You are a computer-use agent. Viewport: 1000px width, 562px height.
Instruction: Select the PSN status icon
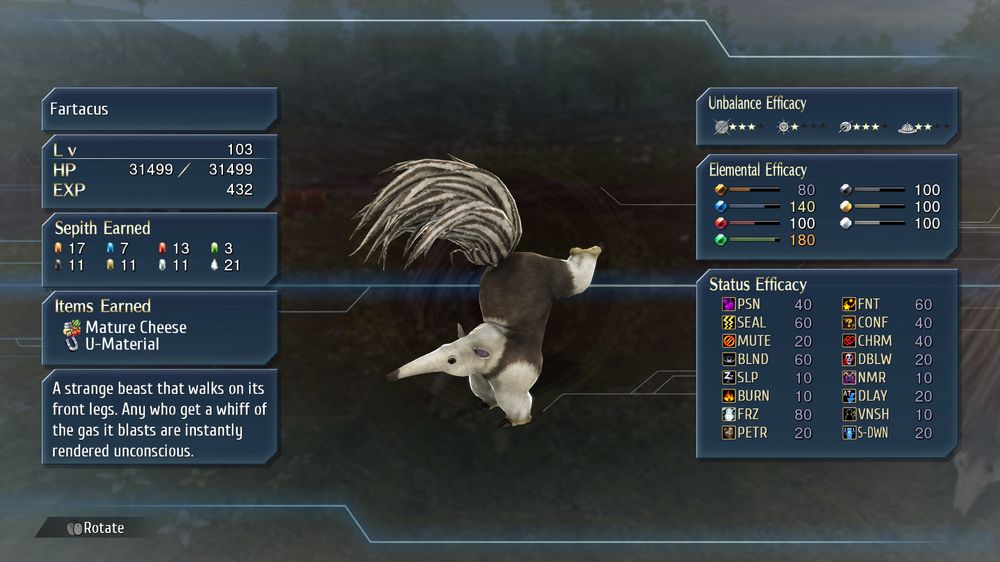(x=728, y=304)
